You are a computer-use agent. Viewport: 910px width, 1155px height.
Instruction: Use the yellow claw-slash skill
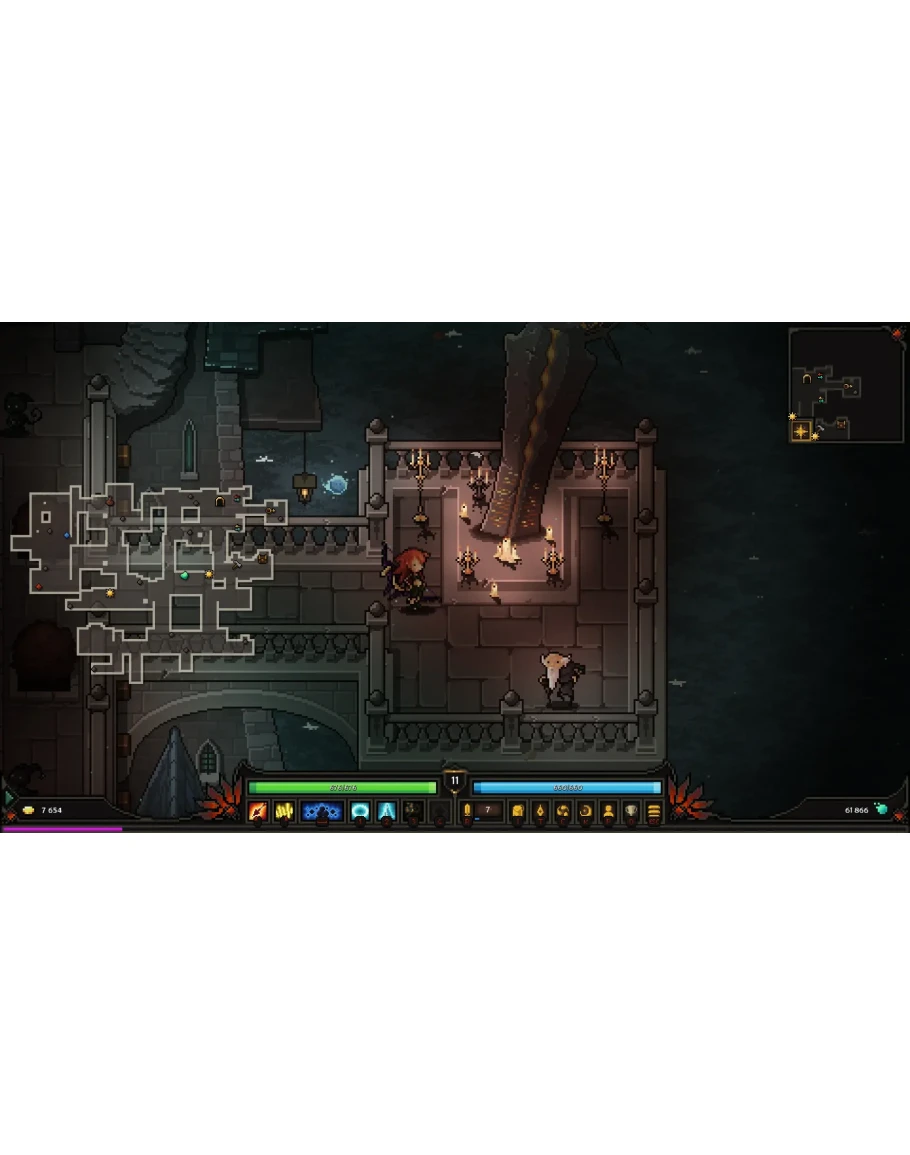point(284,812)
